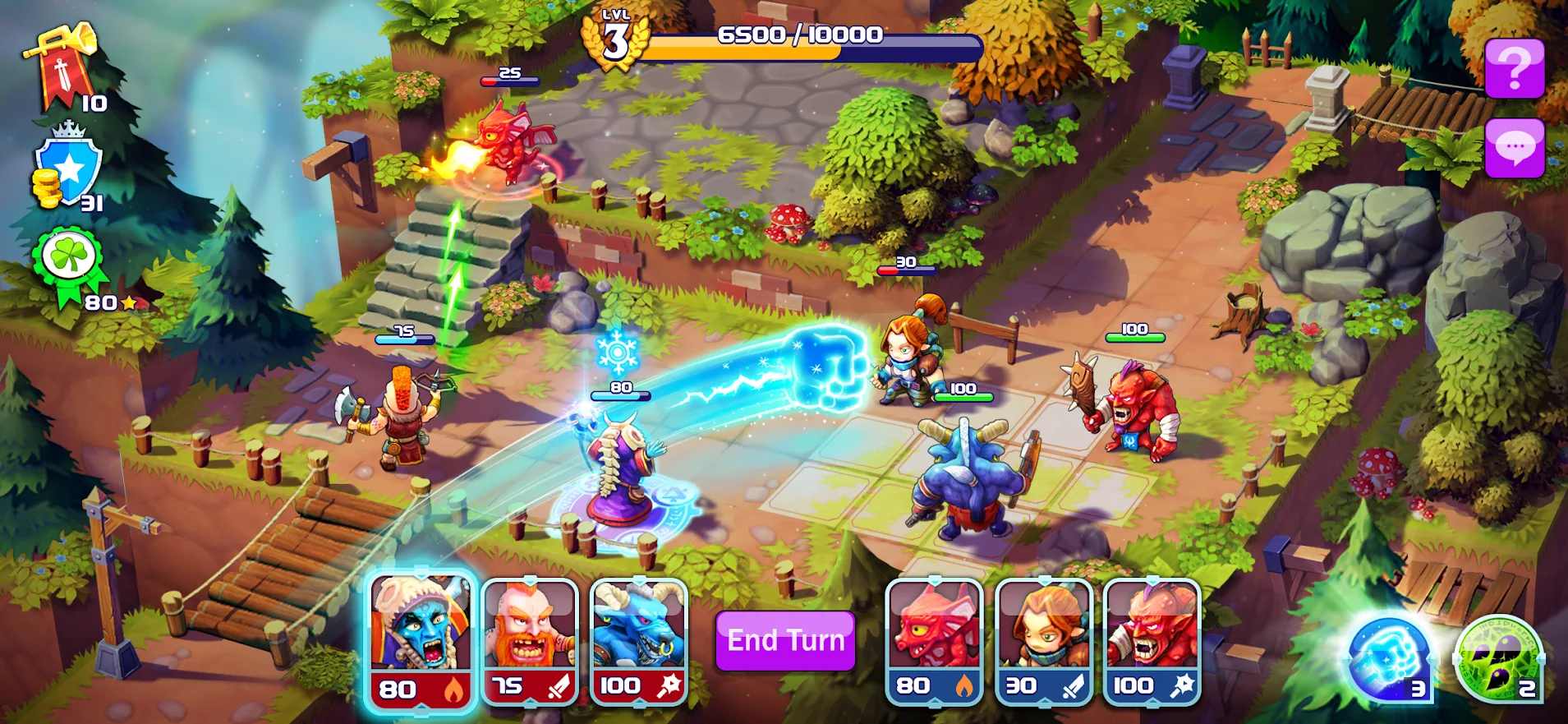Image resolution: width=1568 pixels, height=724 pixels.
Task: Select the LVL 3 laurel badge
Action: point(615,37)
